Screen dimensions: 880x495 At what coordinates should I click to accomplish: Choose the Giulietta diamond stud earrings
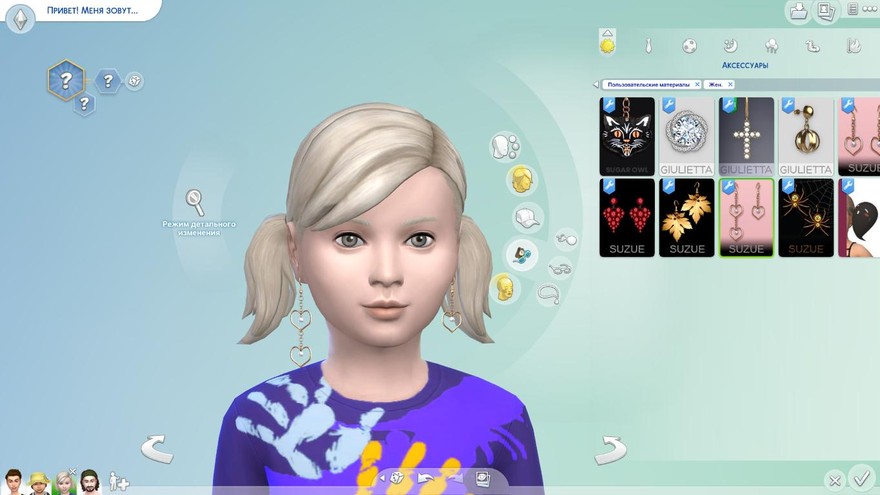click(687, 136)
